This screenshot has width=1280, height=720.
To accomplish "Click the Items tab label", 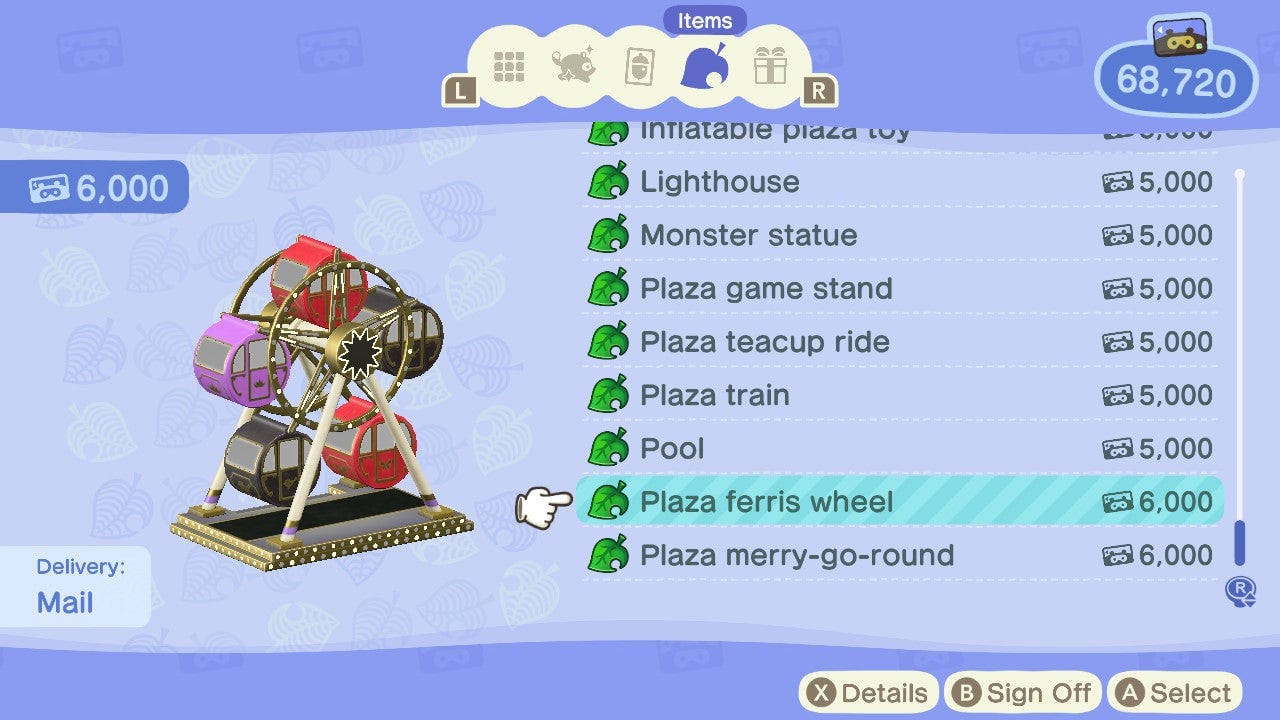I will [704, 20].
